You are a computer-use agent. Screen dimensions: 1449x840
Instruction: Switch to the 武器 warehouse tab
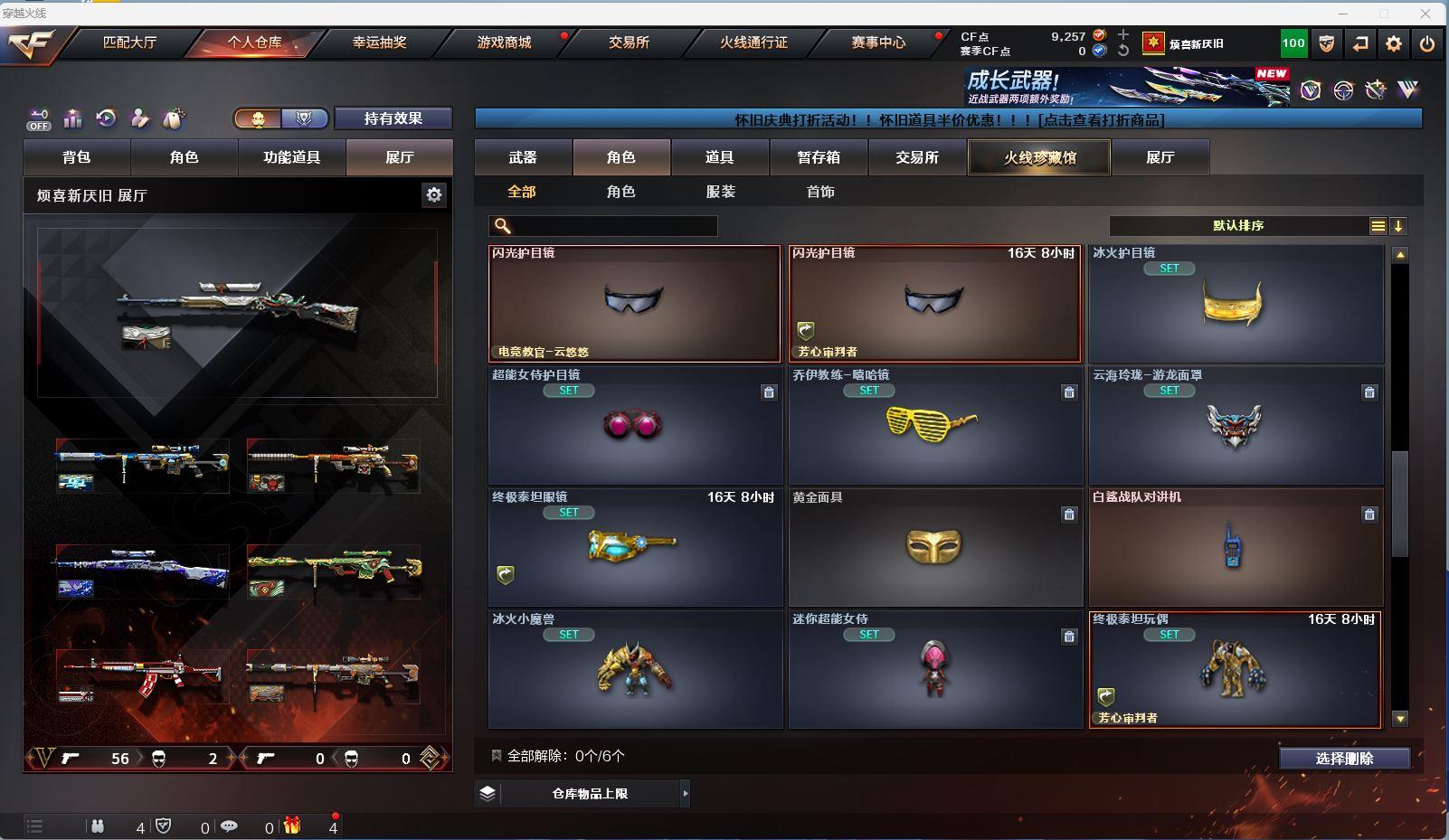[x=523, y=157]
